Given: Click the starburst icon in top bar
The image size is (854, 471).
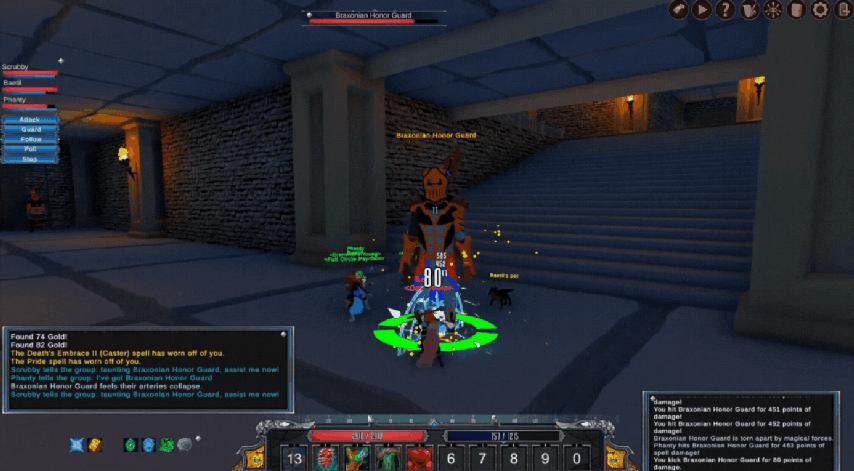Looking at the screenshot, I should (772, 10).
